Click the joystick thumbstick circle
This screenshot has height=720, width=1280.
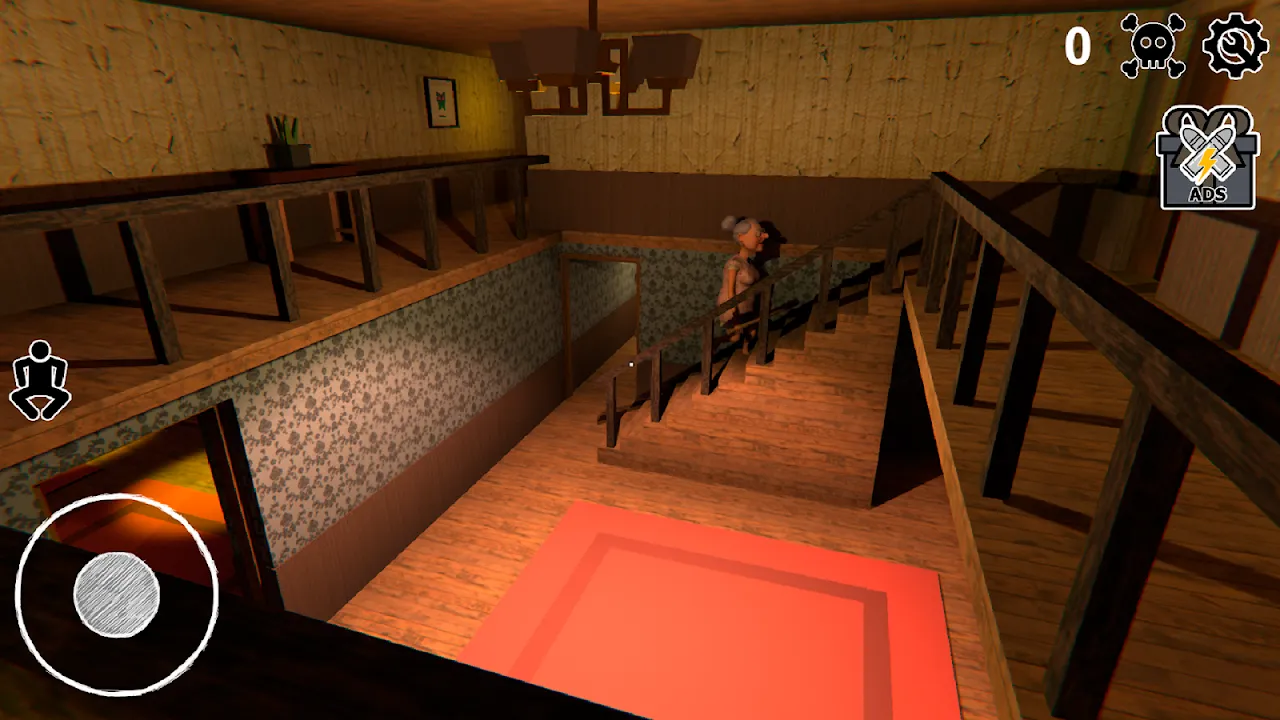click(x=113, y=595)
